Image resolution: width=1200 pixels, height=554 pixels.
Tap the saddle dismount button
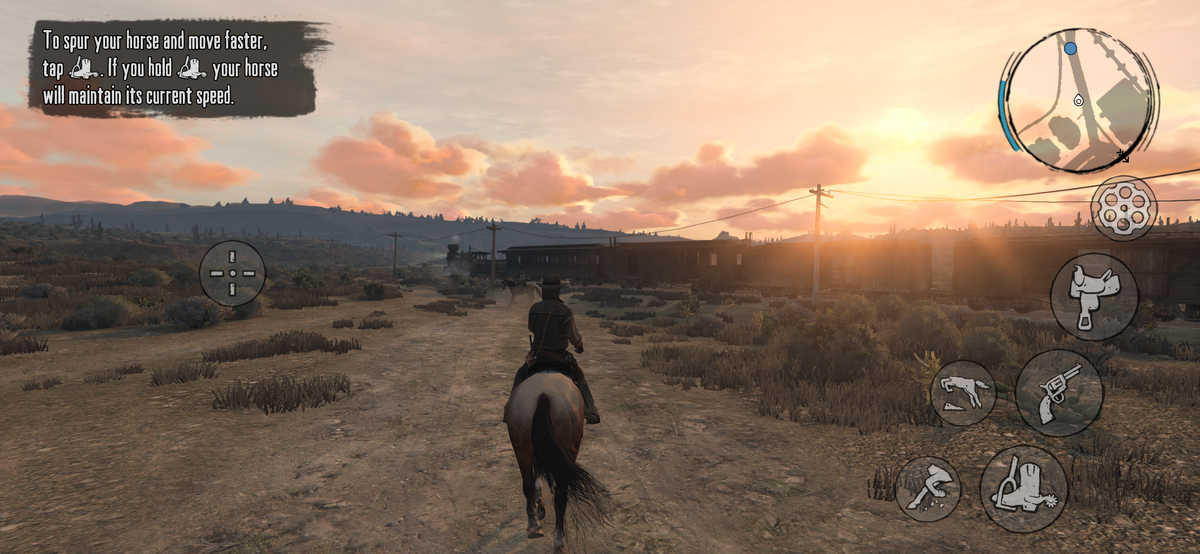pyautogui.click(x=1094, y=297)
